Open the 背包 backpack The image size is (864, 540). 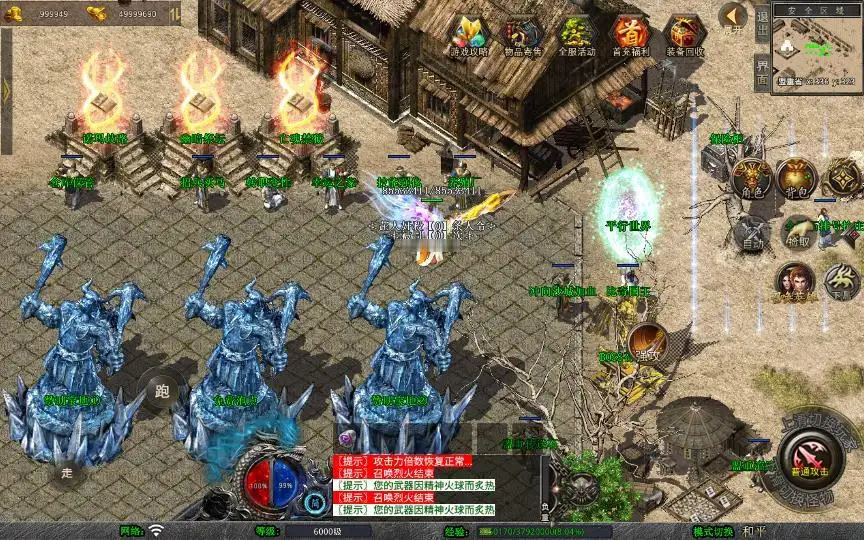click(x=797, y=178)
